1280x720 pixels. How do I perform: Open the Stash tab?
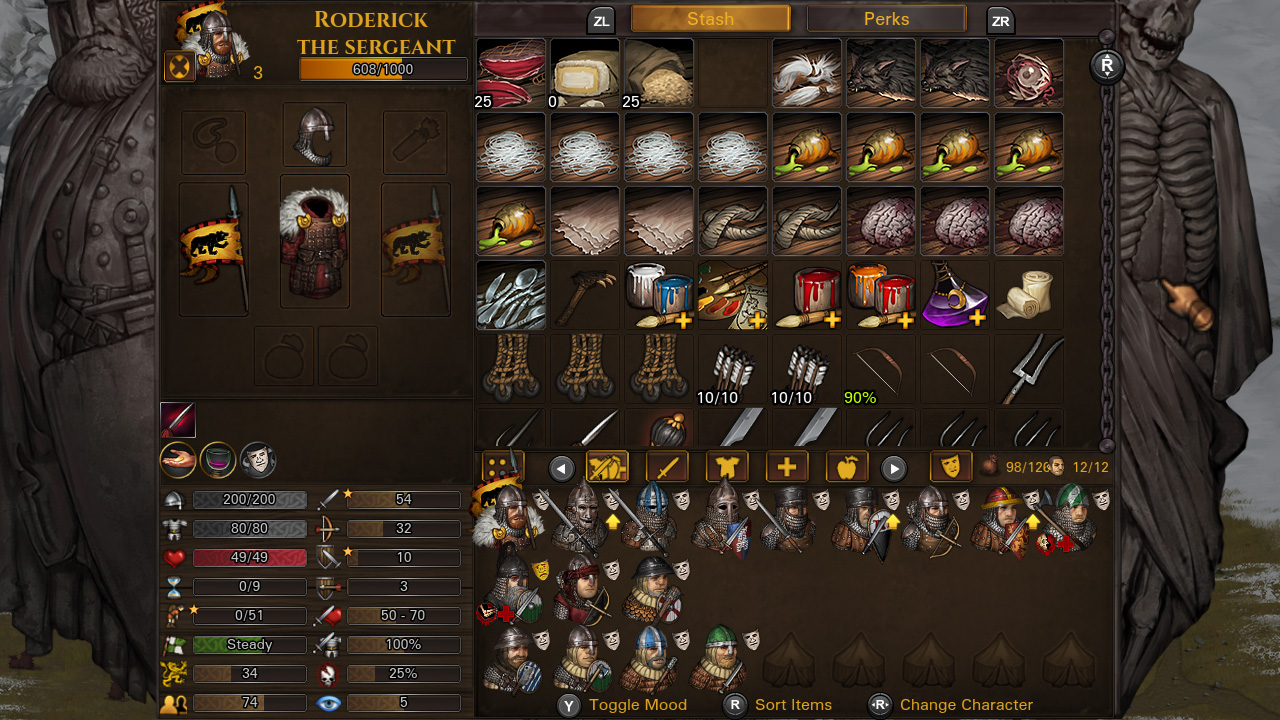point(710,18)
